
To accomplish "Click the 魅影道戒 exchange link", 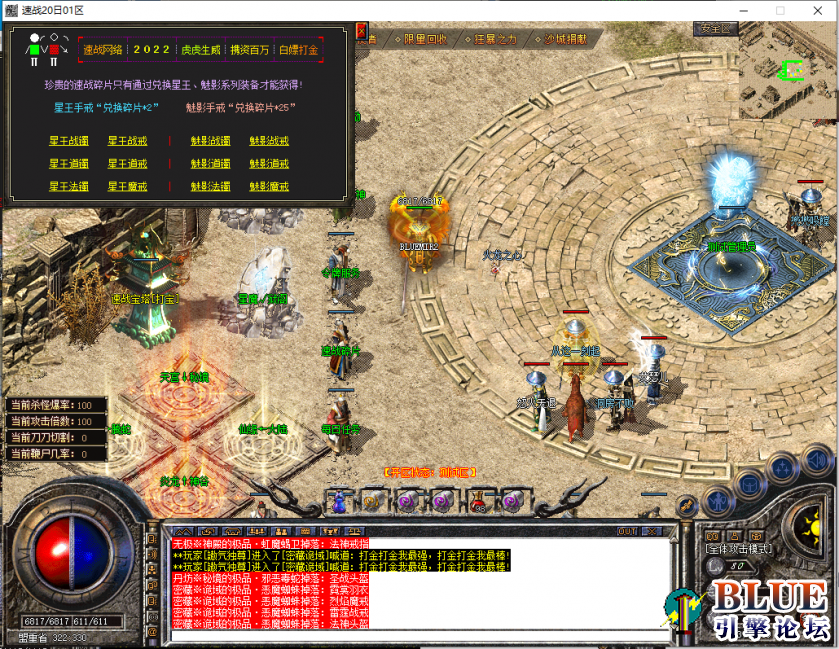I will [x=269, y=164].
